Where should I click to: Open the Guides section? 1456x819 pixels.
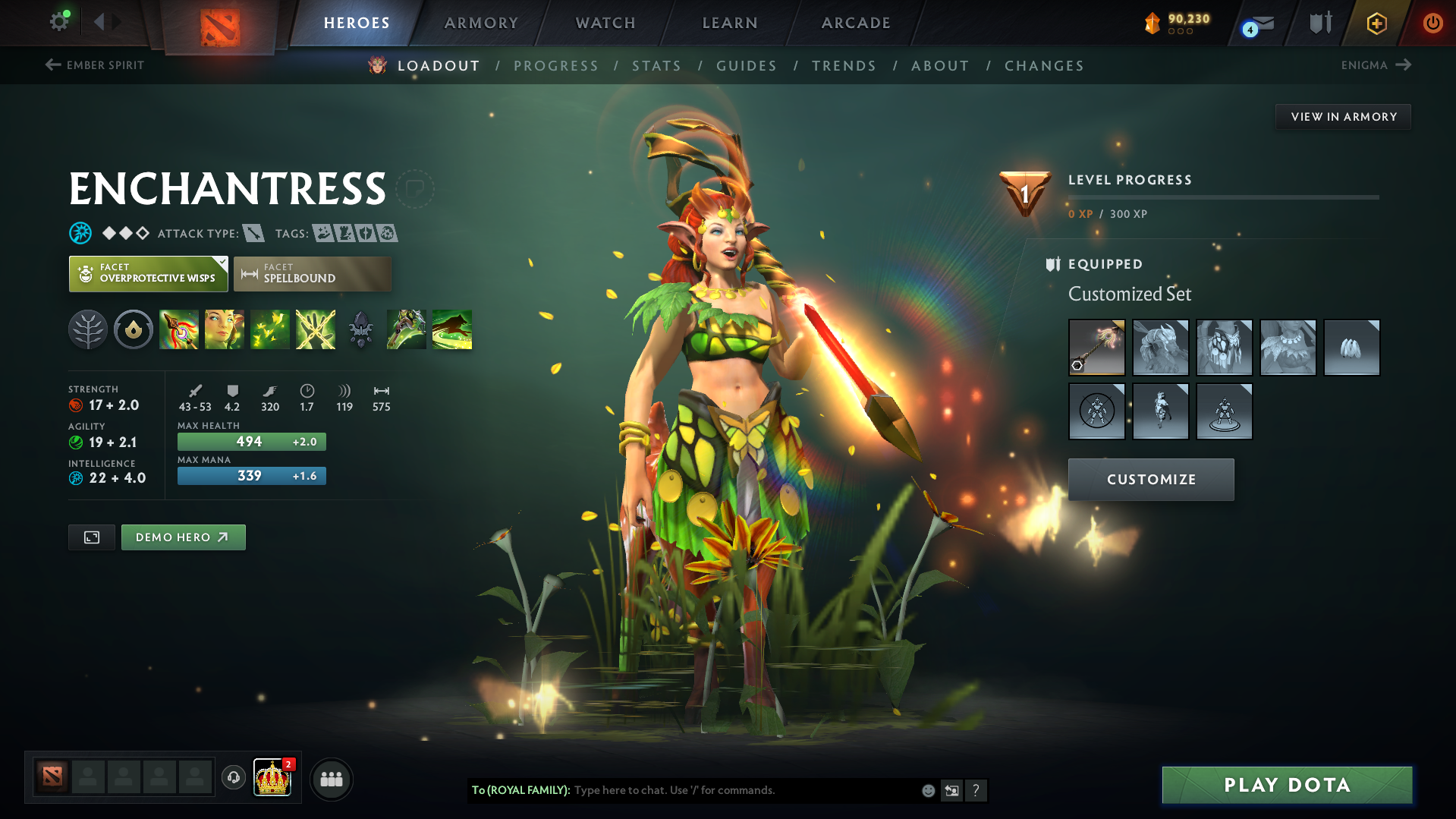click(x=747, y=66)
